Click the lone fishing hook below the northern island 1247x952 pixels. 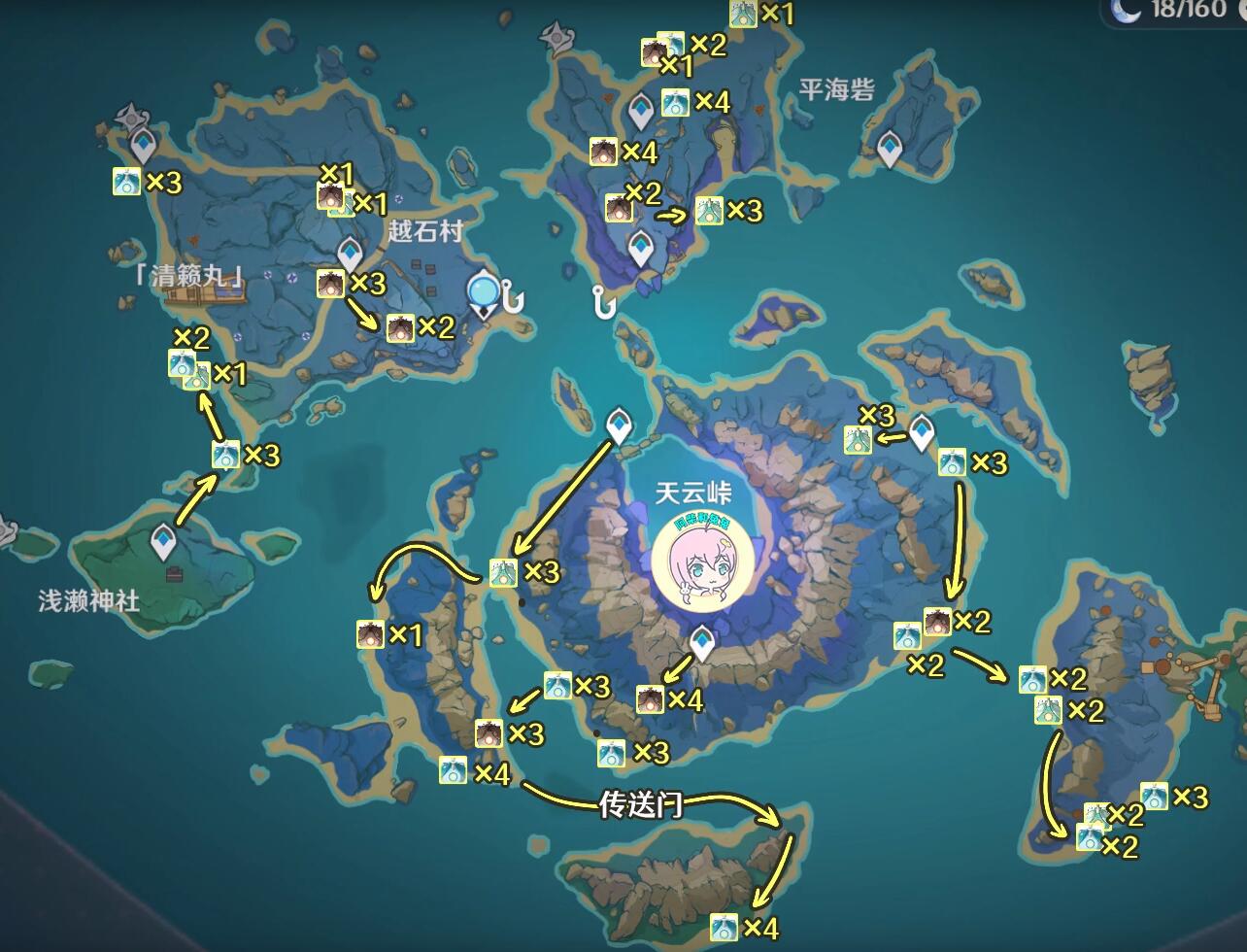[605, 303]
